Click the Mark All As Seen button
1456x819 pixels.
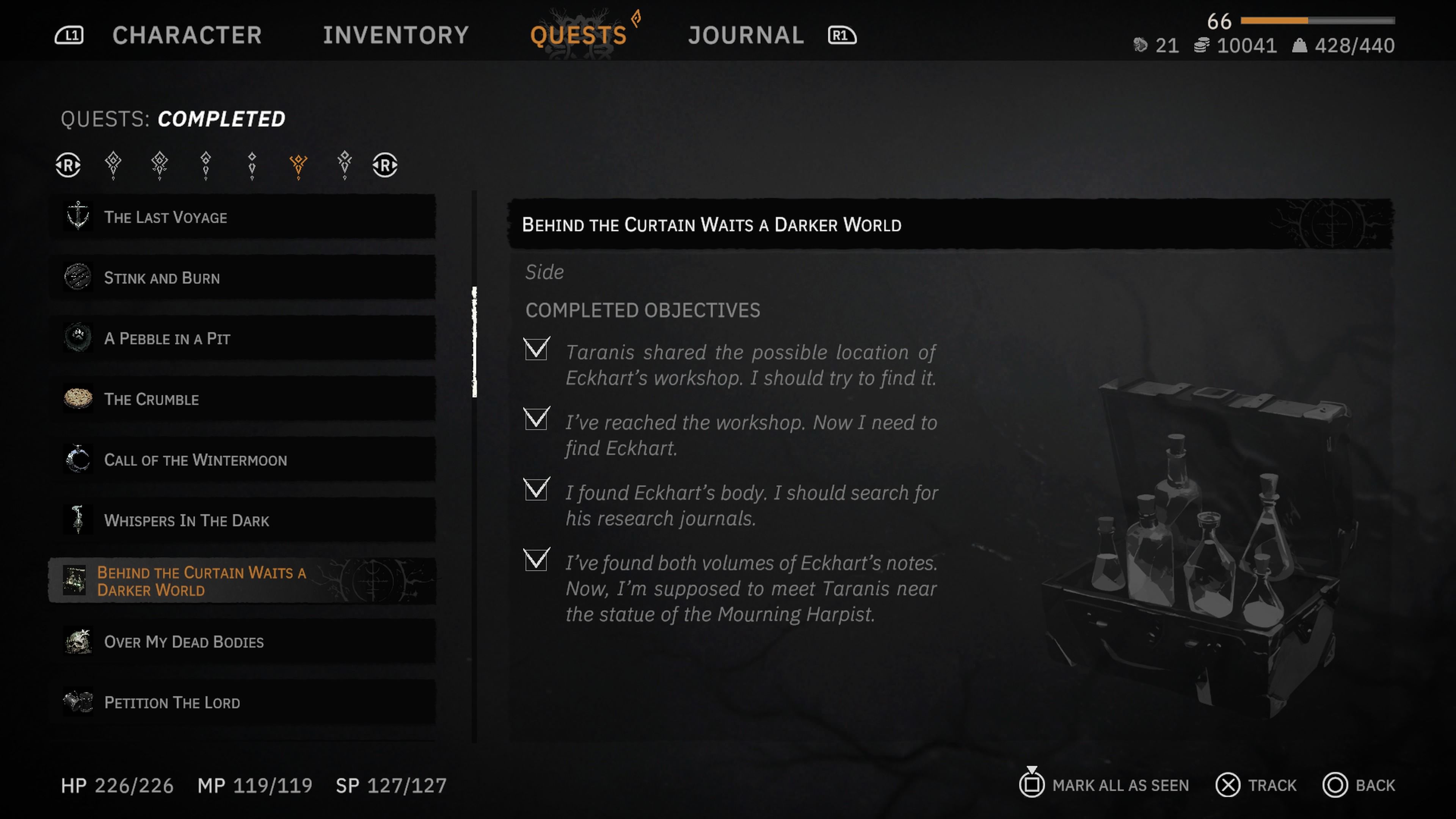1105,785
